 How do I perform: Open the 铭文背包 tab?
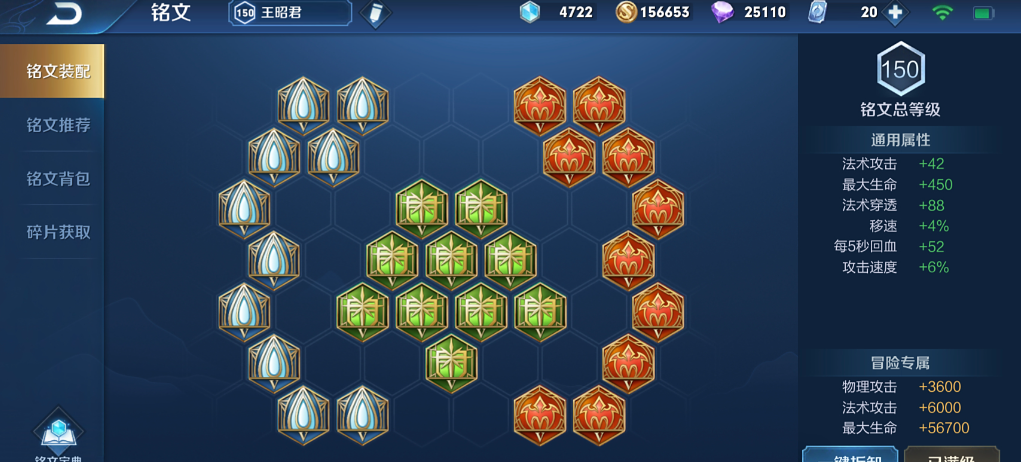click(x=57, y=178)
